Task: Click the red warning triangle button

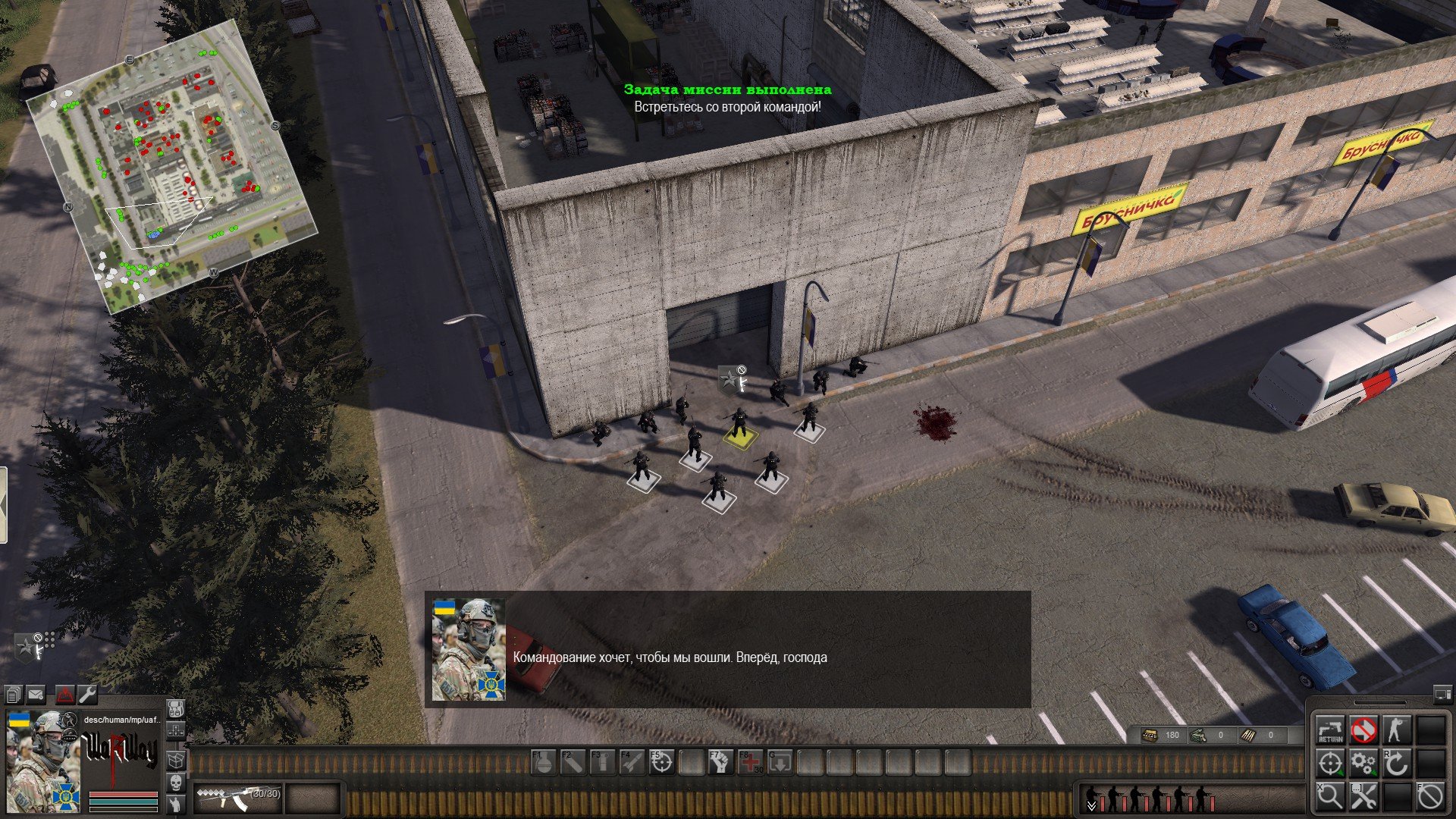Action: coord(64,695)
